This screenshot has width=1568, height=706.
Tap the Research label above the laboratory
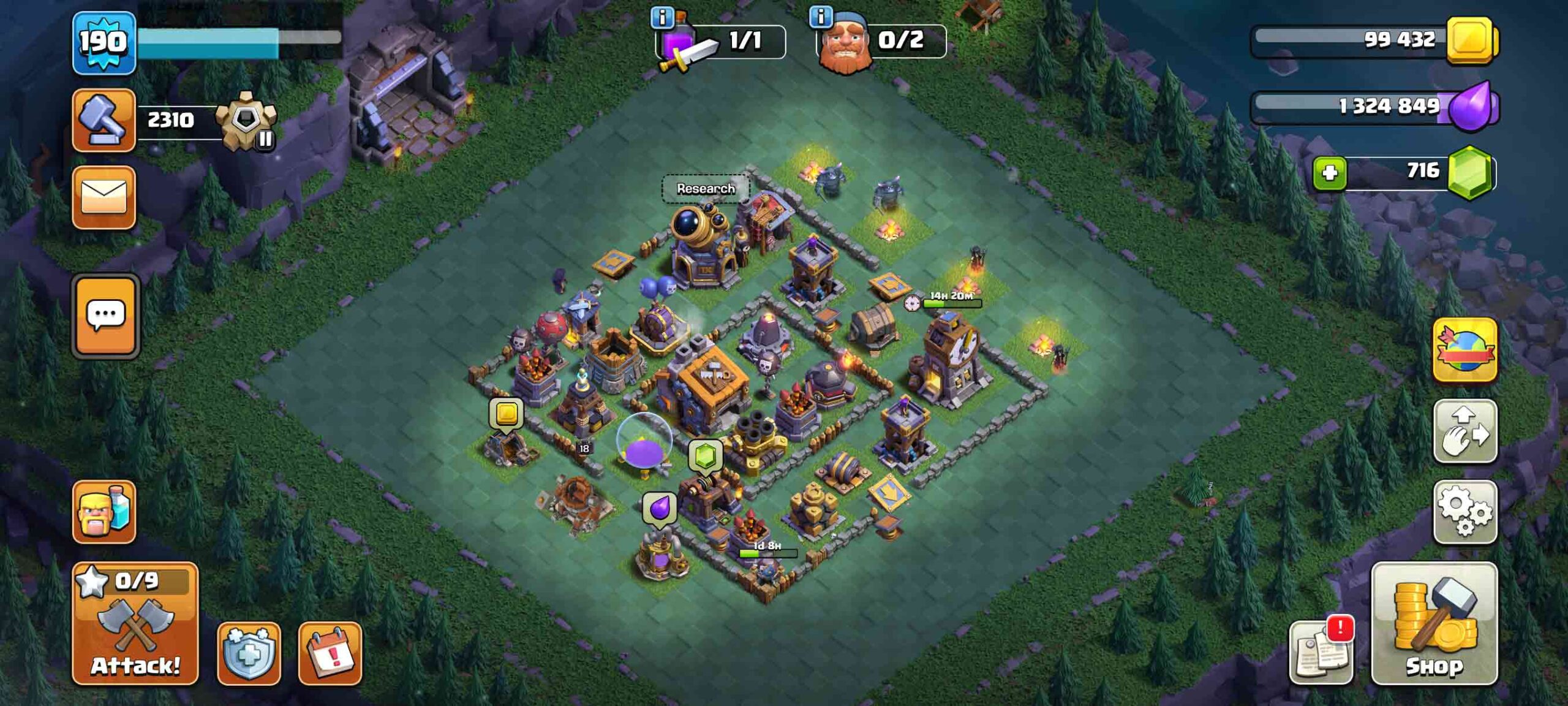click(x=706, y=189)
